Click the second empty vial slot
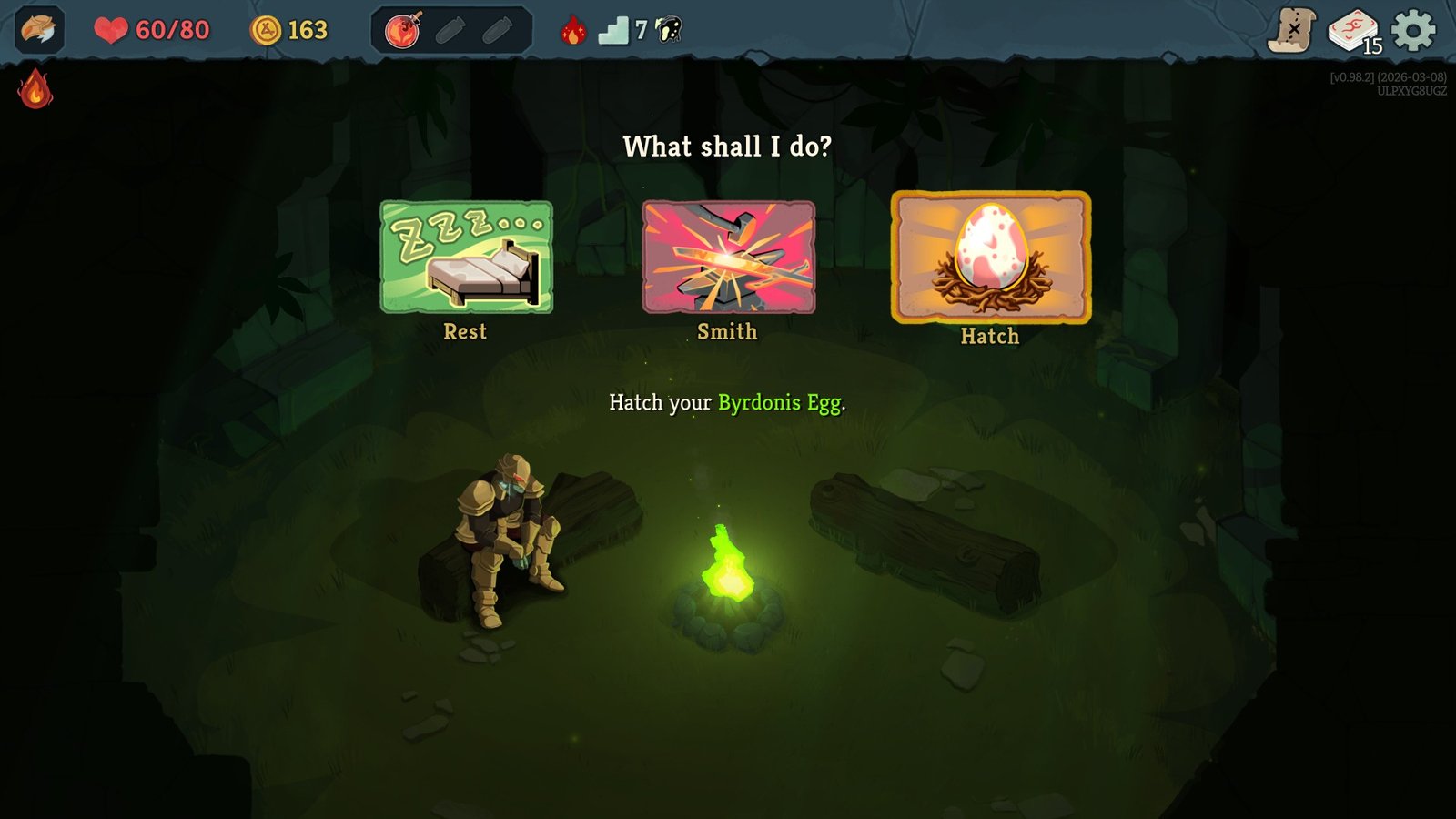The height and width of the screenshot is (819, 1456). tap(494, 28)
